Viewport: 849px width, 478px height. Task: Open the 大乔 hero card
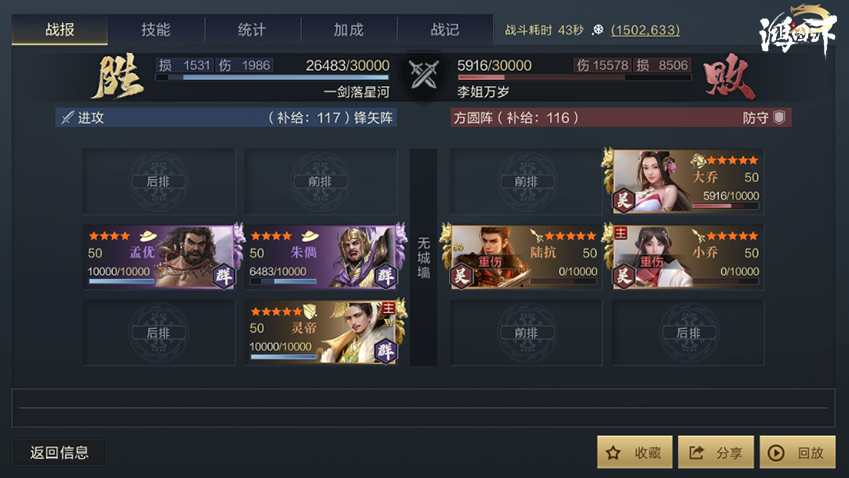click(x=686, y=182)
